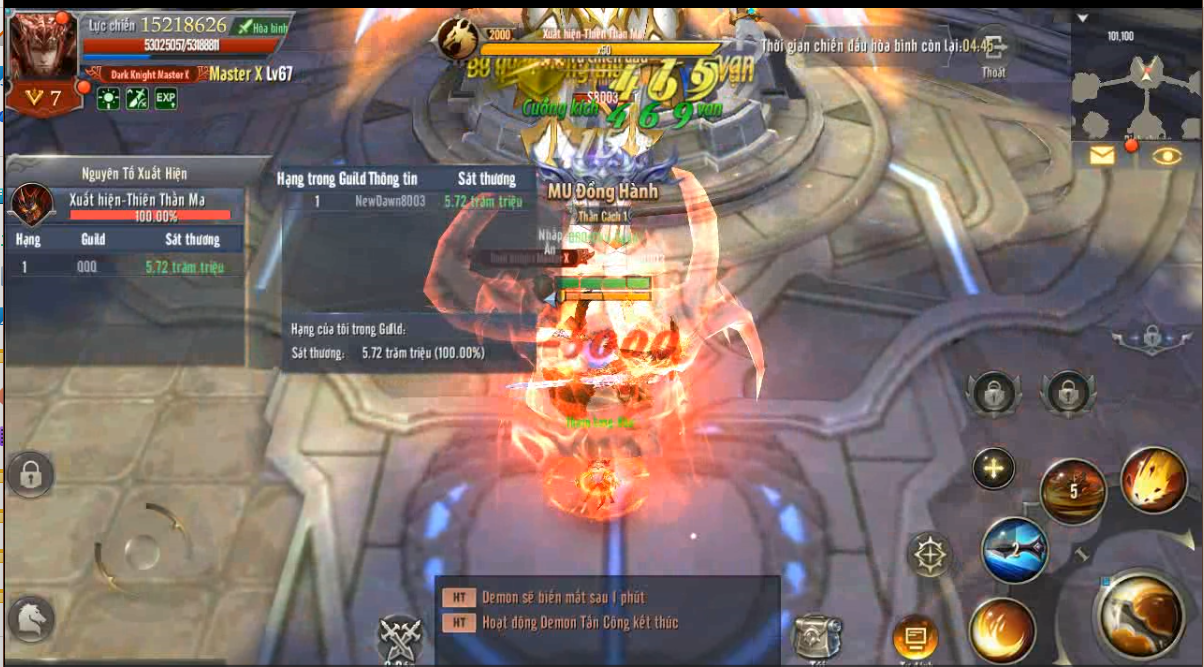Viewport: 1204px width, 667px height.
Task: Select the Thiên Thần Ma boss entry
Action: [126, 205]
